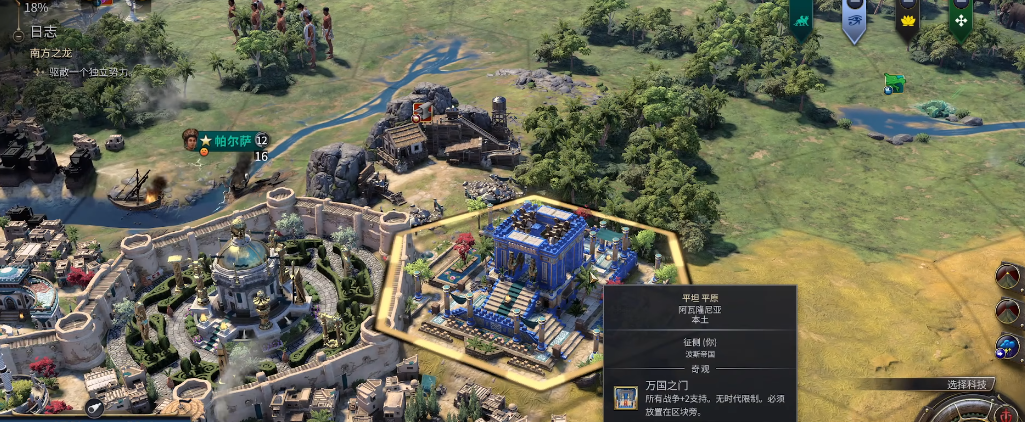Select the green unit flag near river
Viewport: 1025px width, 422px height.
(894, 82)
